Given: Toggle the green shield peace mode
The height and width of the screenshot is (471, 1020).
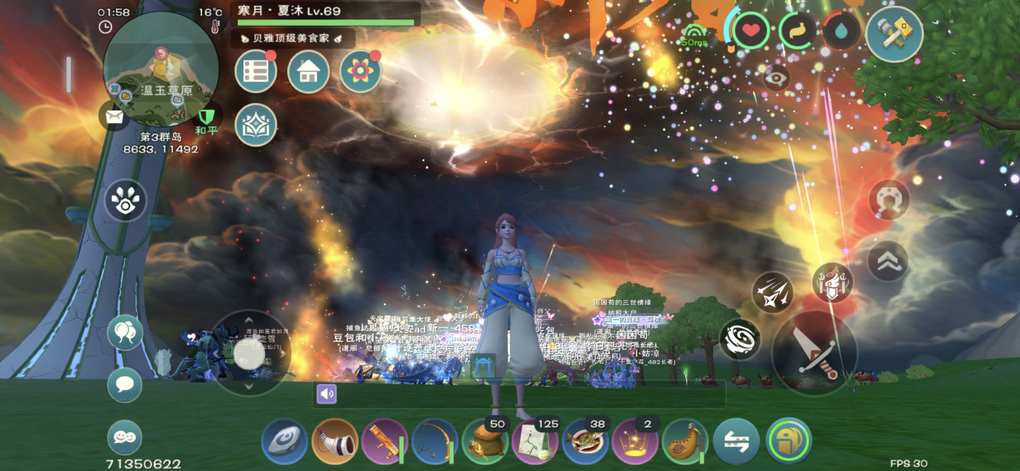Looking at the screenshot, I should 206,118.
